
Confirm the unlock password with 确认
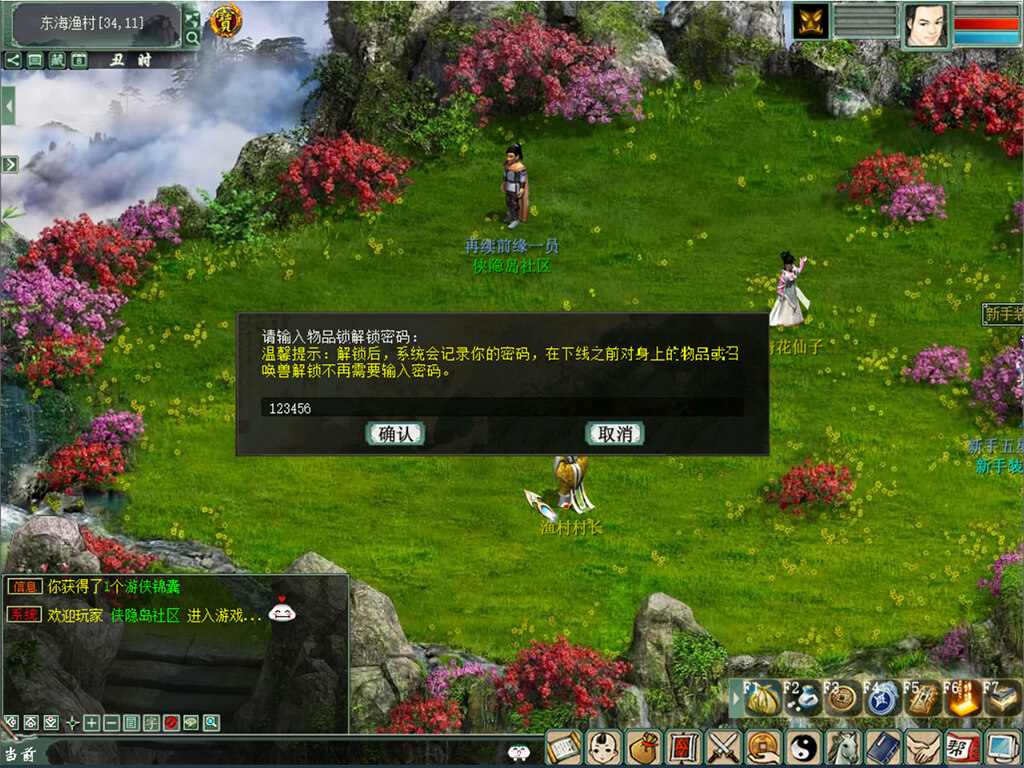pos(396,433)
